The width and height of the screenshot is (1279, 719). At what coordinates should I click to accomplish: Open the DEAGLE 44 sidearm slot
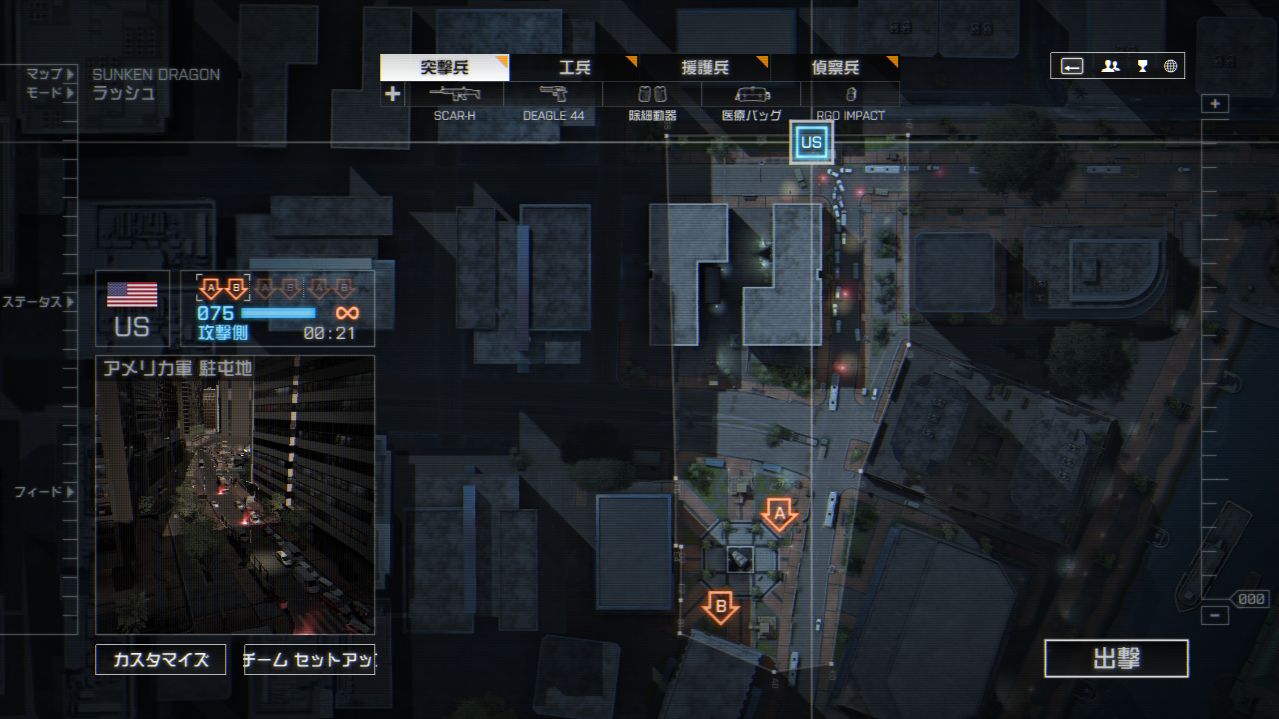(553, 95)
